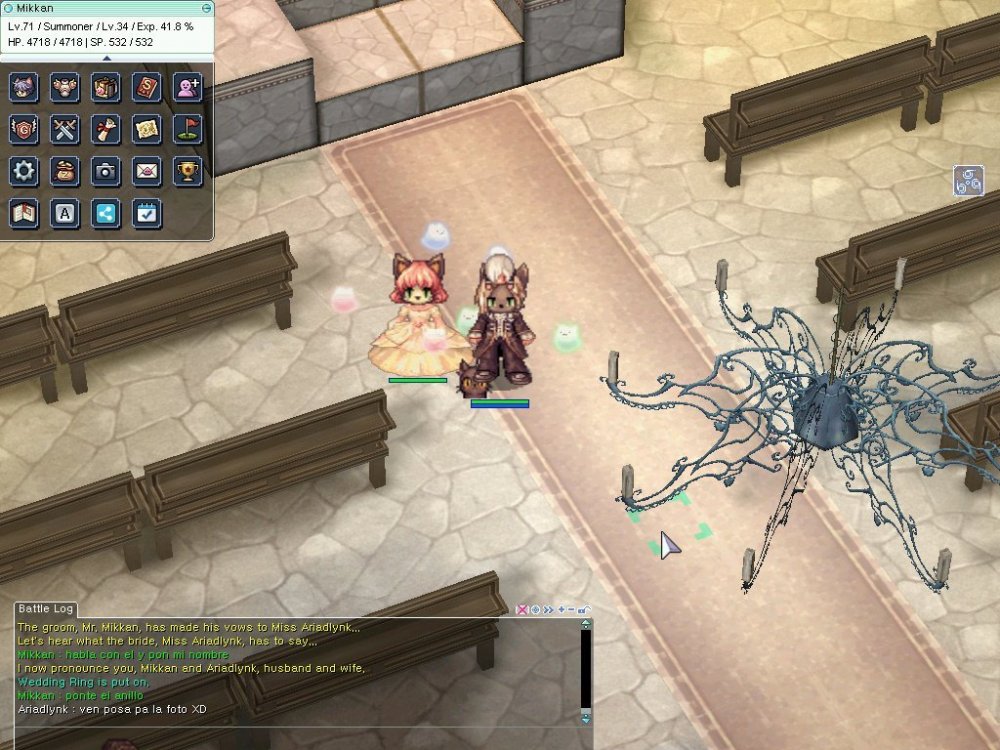Viewport: 1000px width, 750px height.
Task: Click the red flag icon
Action: [187, 129]
